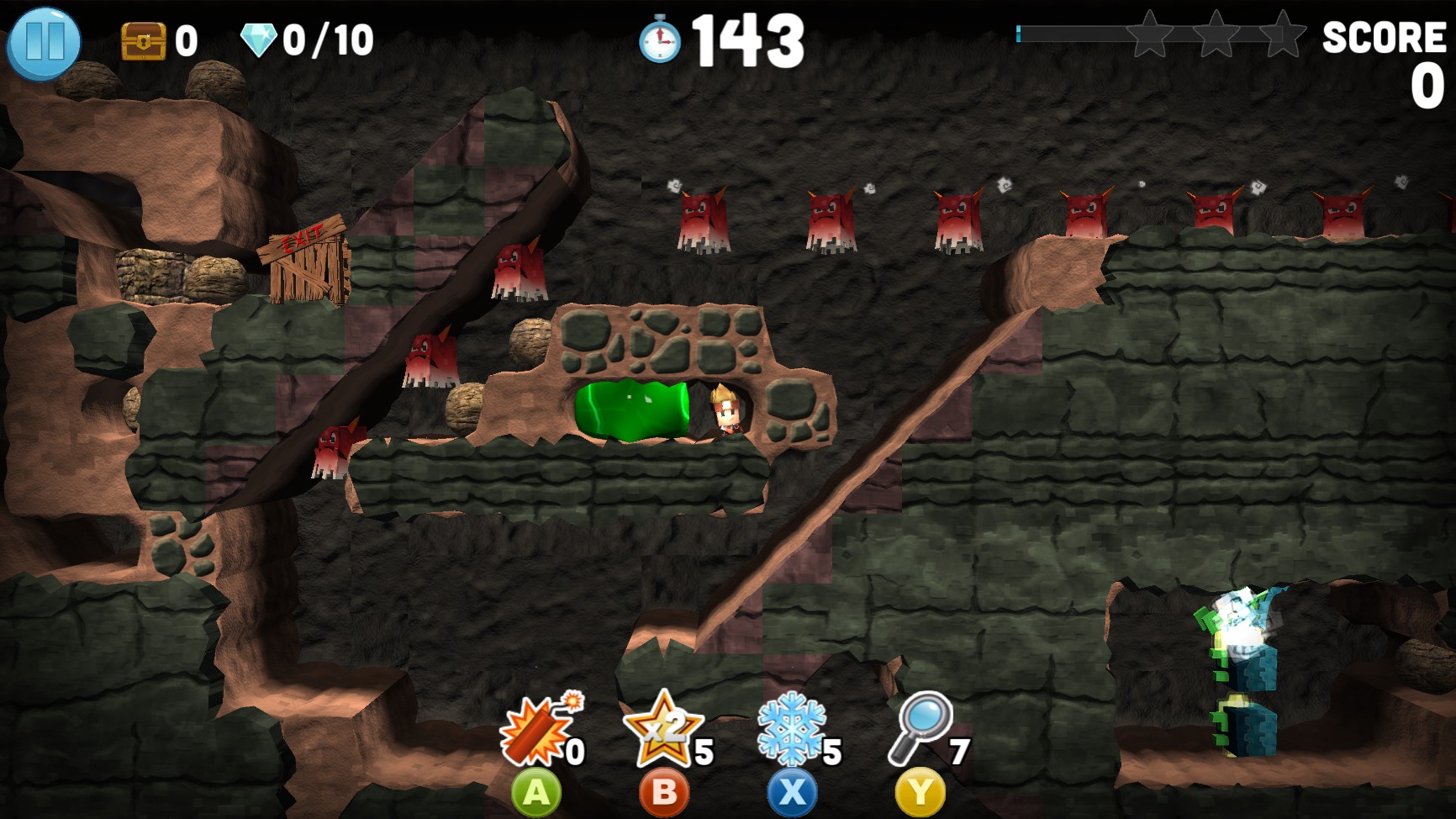Screen dimensions: 1456x819
Task: Click the diamond collection counter icon
Action: tap(261, 37)
